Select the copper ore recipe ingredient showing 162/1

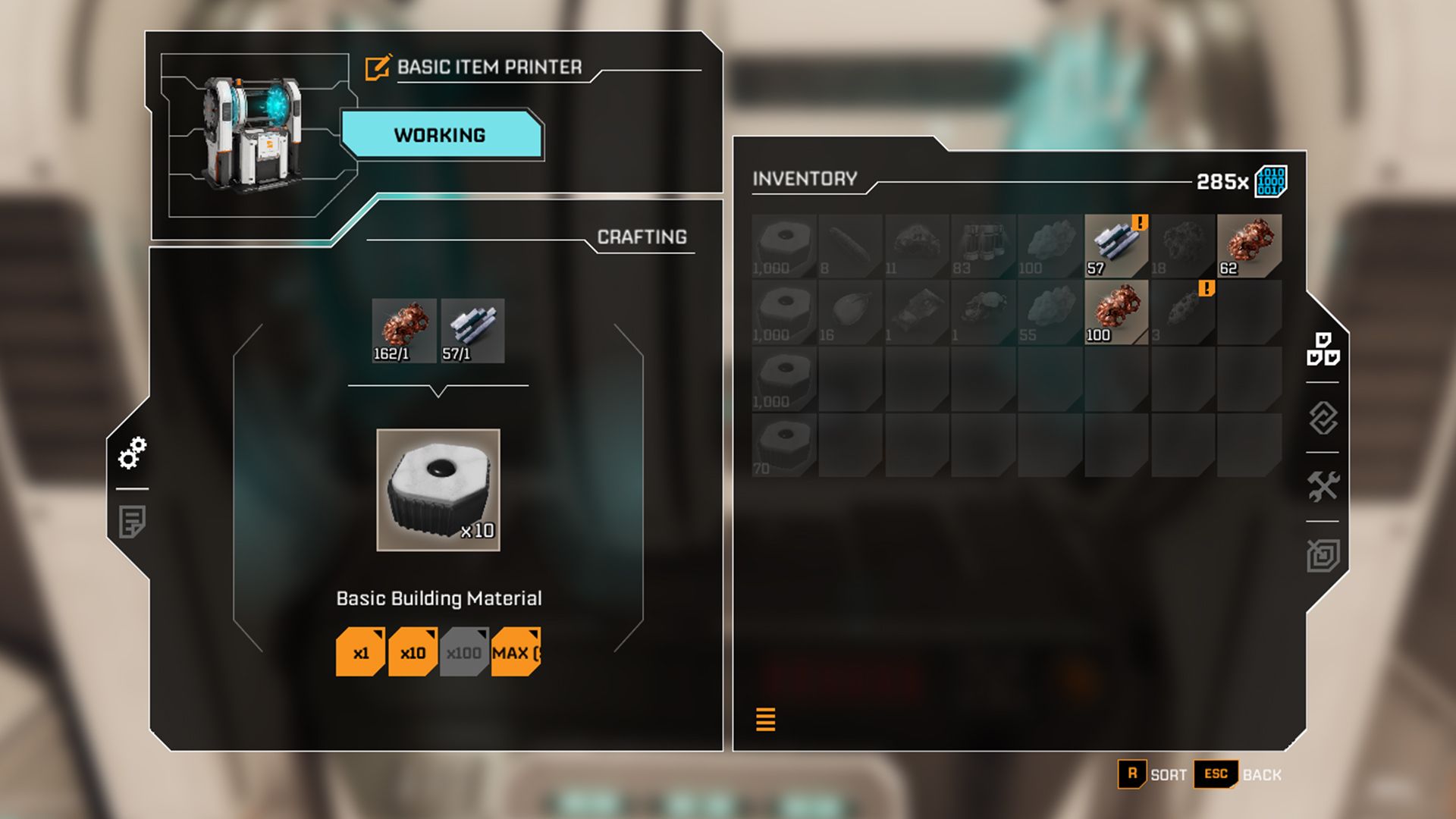click(x=403, y=329)
